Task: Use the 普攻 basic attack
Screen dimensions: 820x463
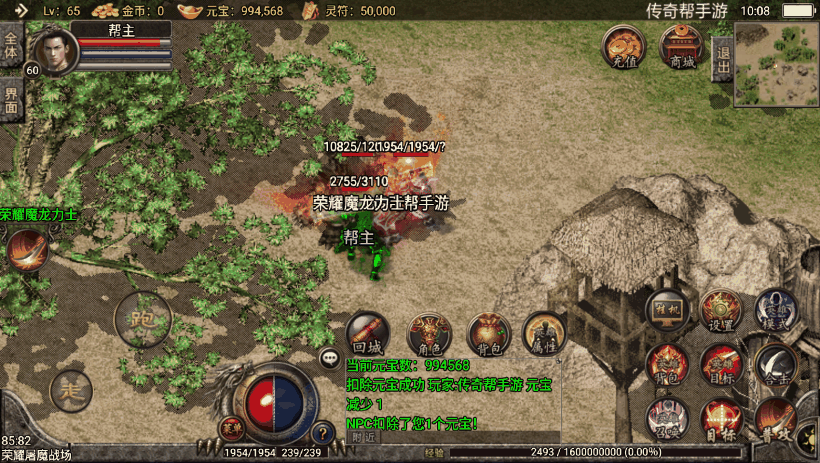Action: point(775,419)
